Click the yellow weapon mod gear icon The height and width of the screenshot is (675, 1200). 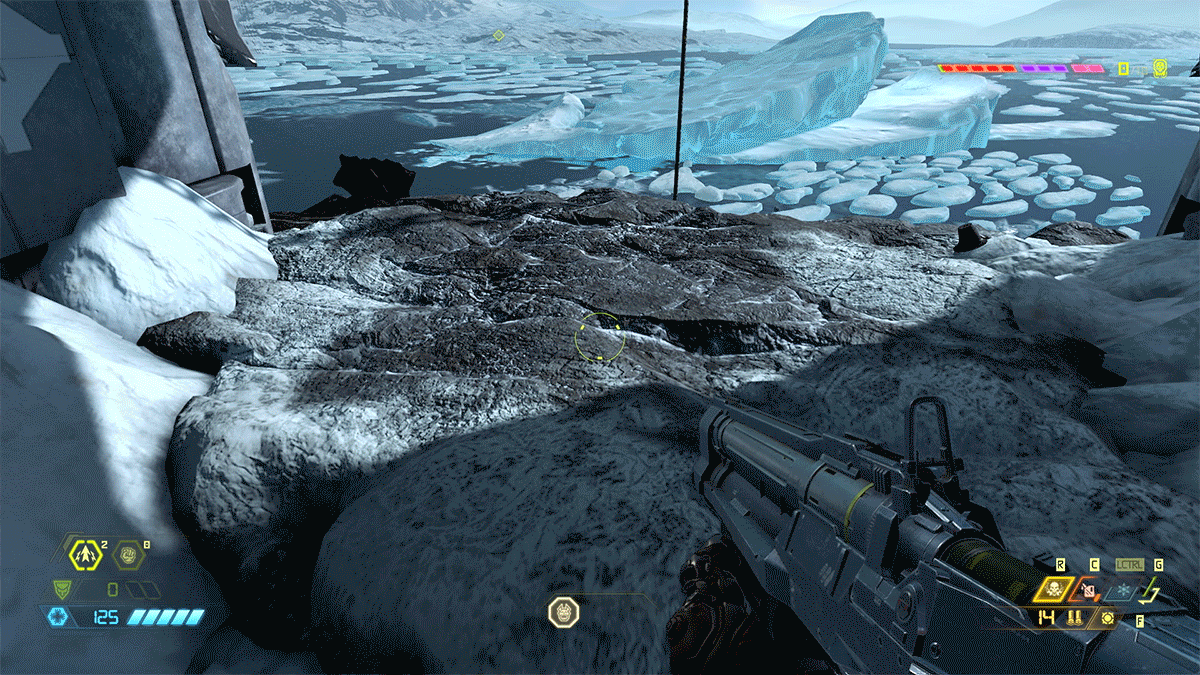pyautogui.click(x=1108, y=618)
